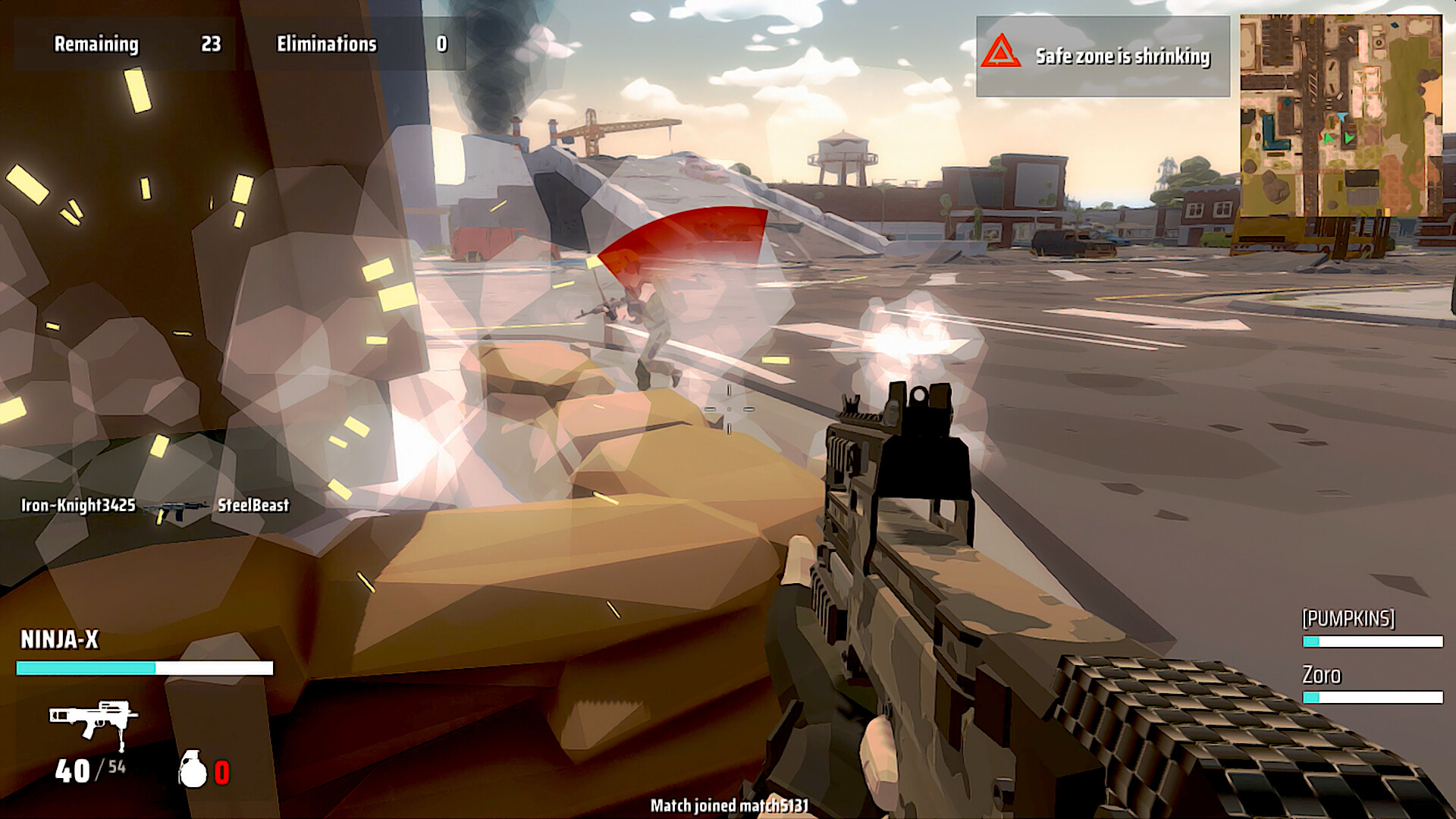Click the Safe zone is shrinking alert
1456x819 pixels.
(x=1103, y=56)
